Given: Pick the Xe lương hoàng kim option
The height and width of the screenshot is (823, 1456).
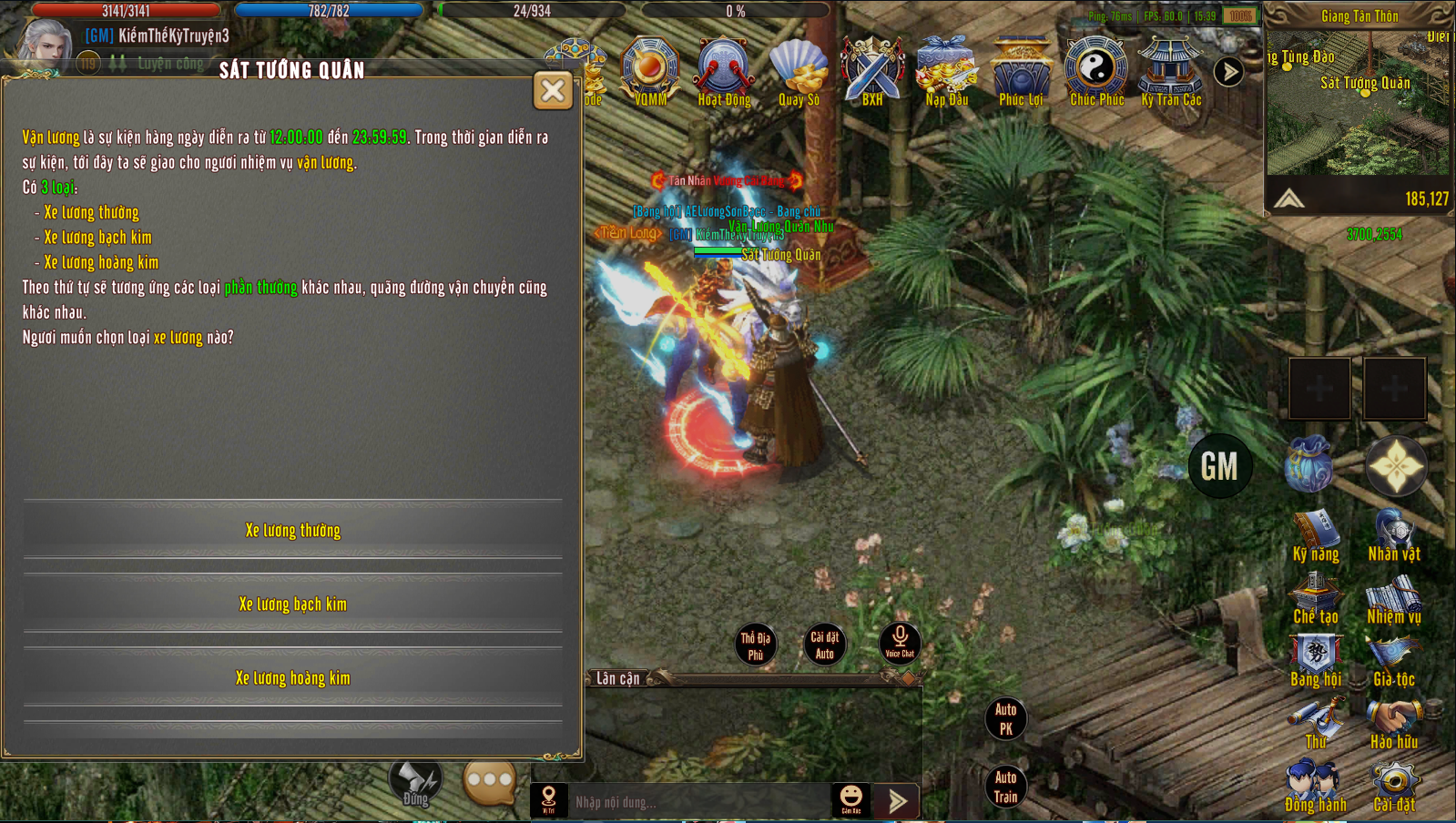Looking at the screenshot, I should (292, 678).
